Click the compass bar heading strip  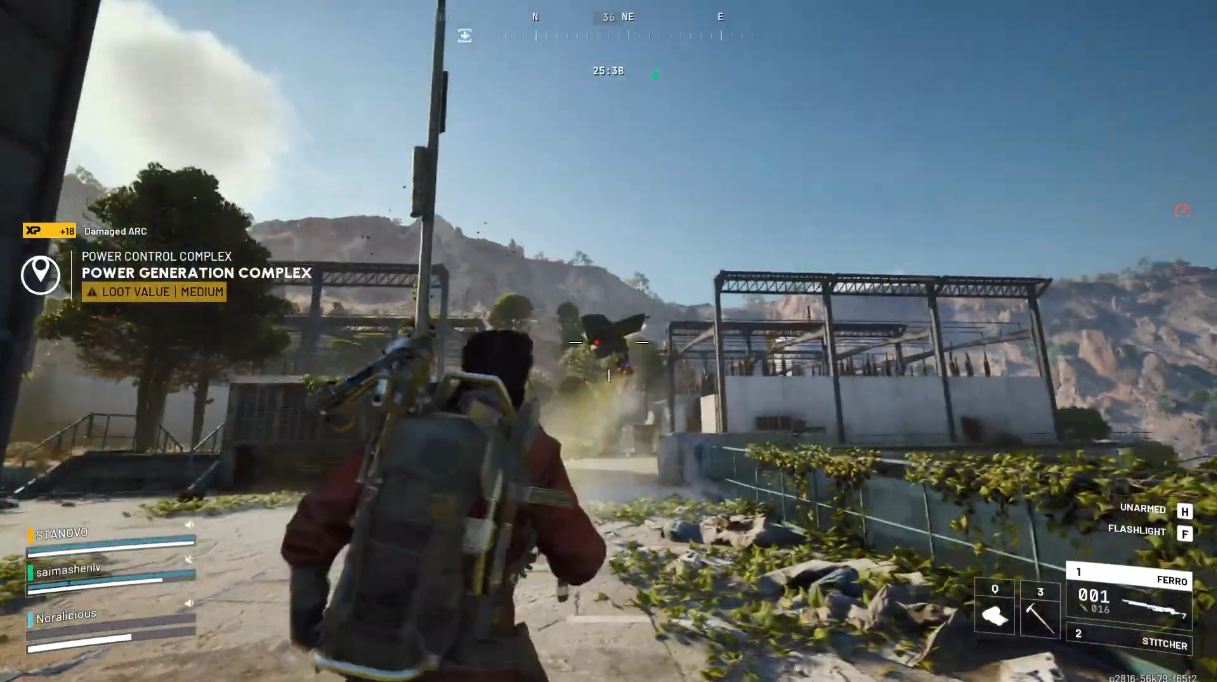point(618,35)
